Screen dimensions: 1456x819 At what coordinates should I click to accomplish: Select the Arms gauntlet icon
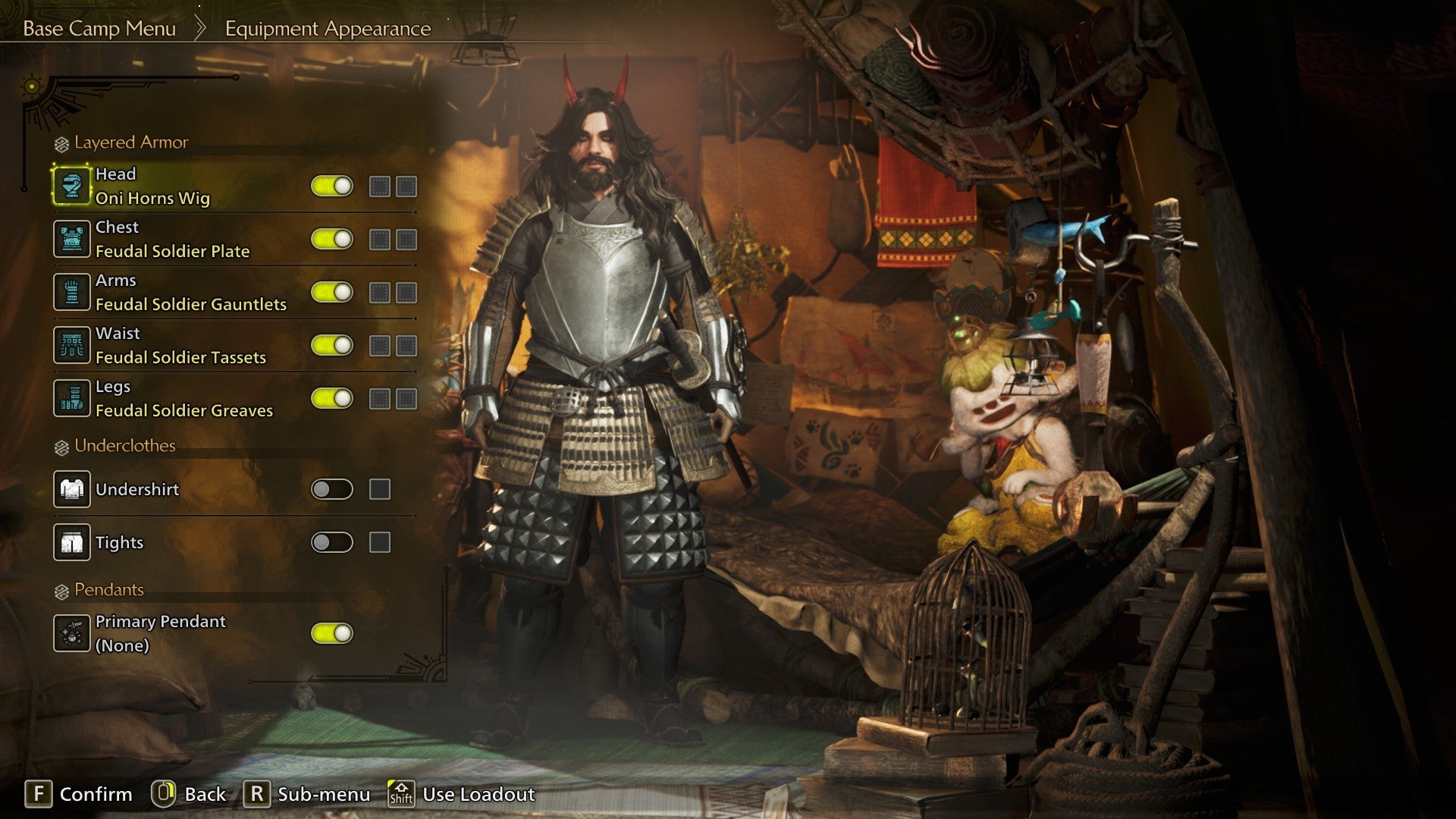coord(72,291)
